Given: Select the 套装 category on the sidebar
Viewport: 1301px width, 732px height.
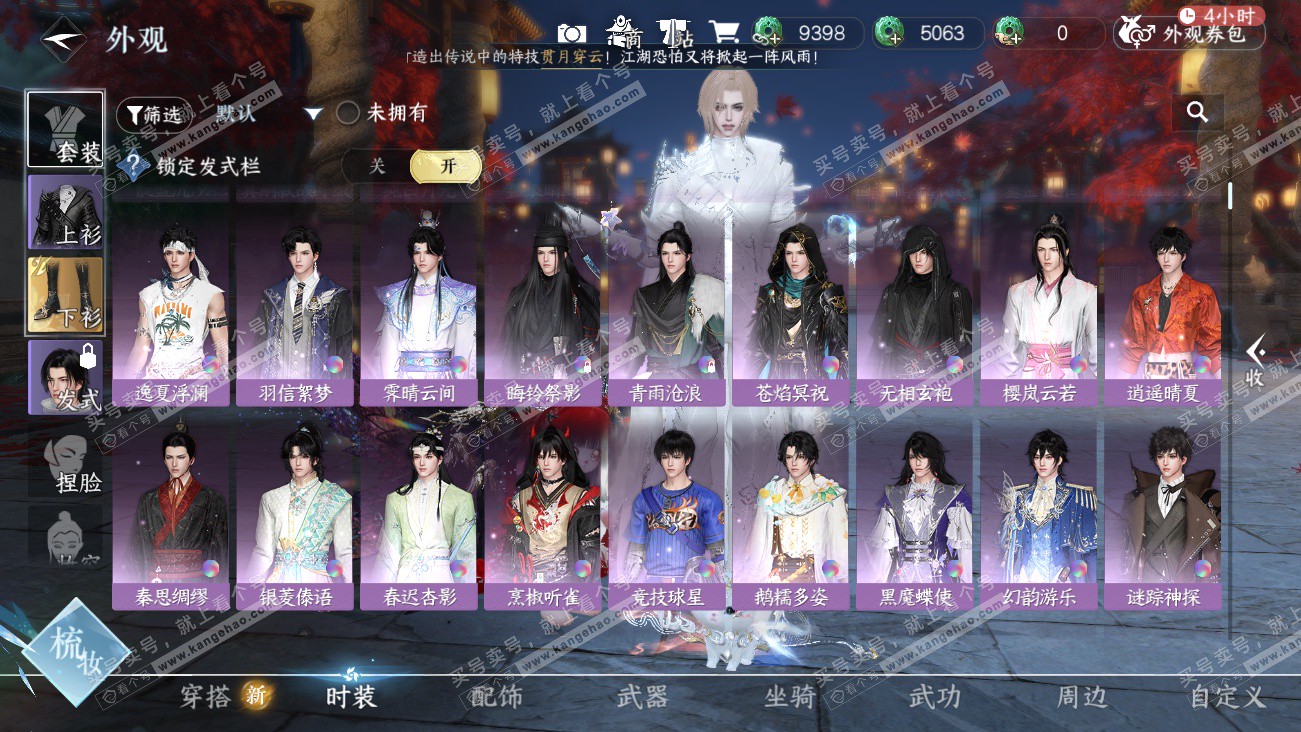Looking at the screenshot, I should tap(65, 130).
